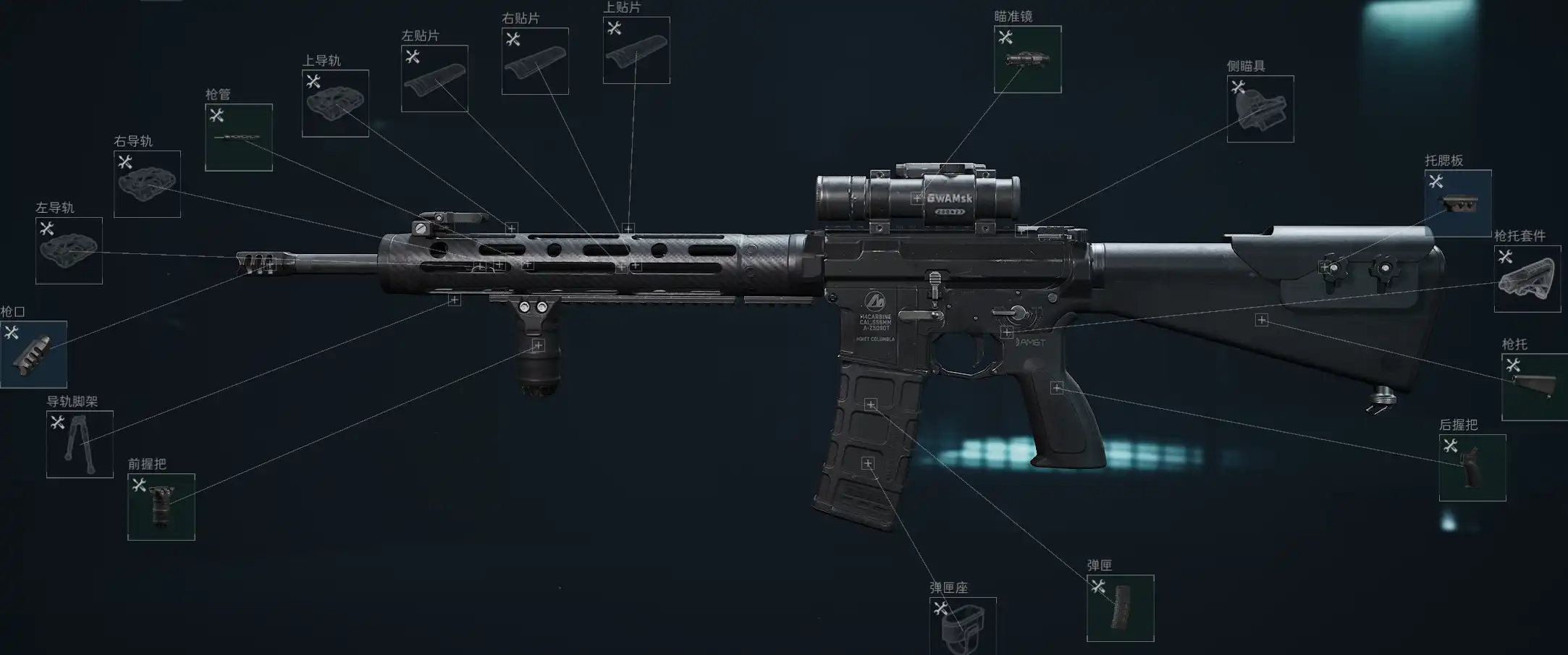The image size is (1568, 655).
Task: Click the 后握把 rear grip slot
Action: click(1472, 468)
